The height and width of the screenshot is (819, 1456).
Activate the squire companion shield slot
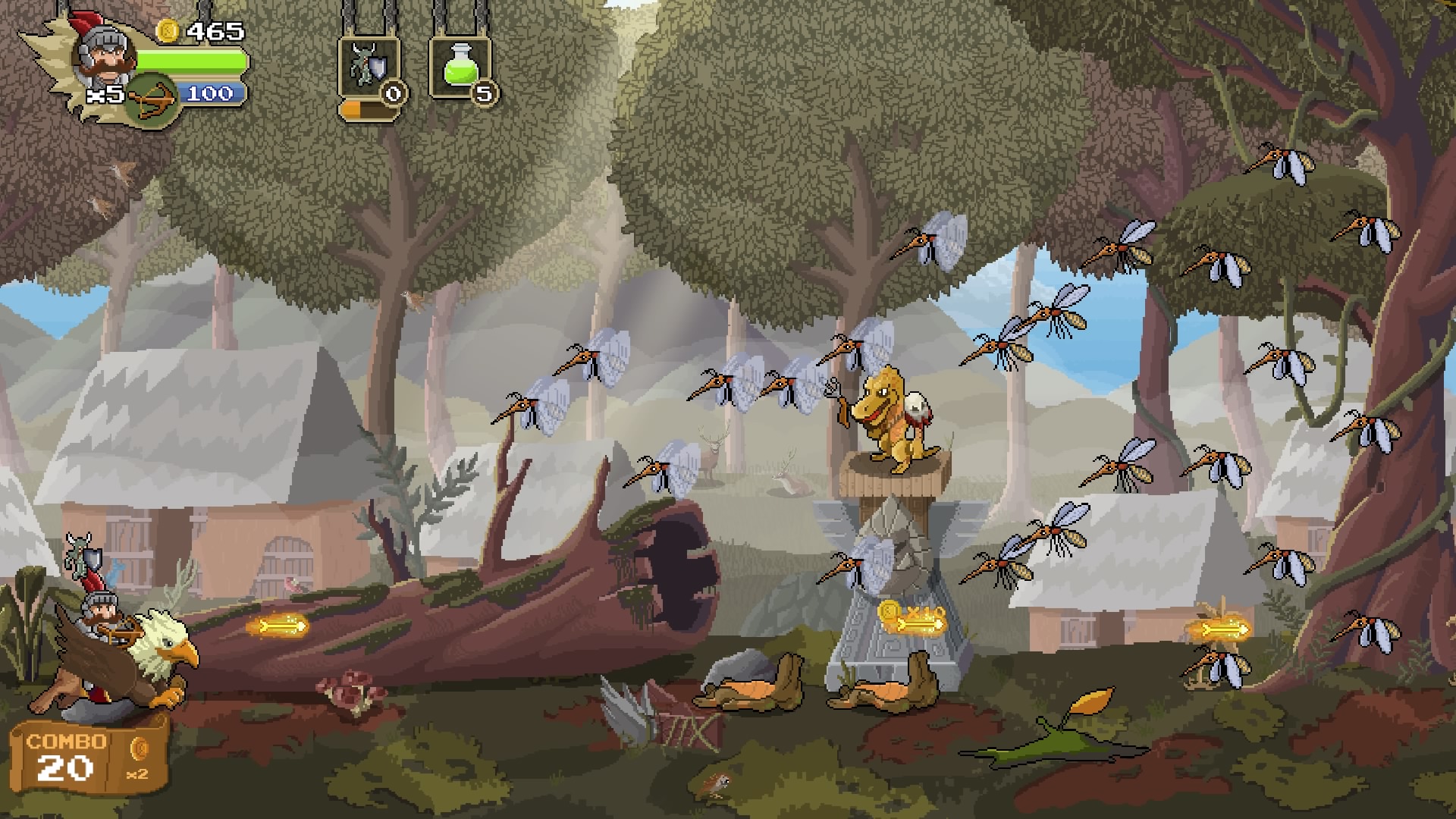click(369, 69)
